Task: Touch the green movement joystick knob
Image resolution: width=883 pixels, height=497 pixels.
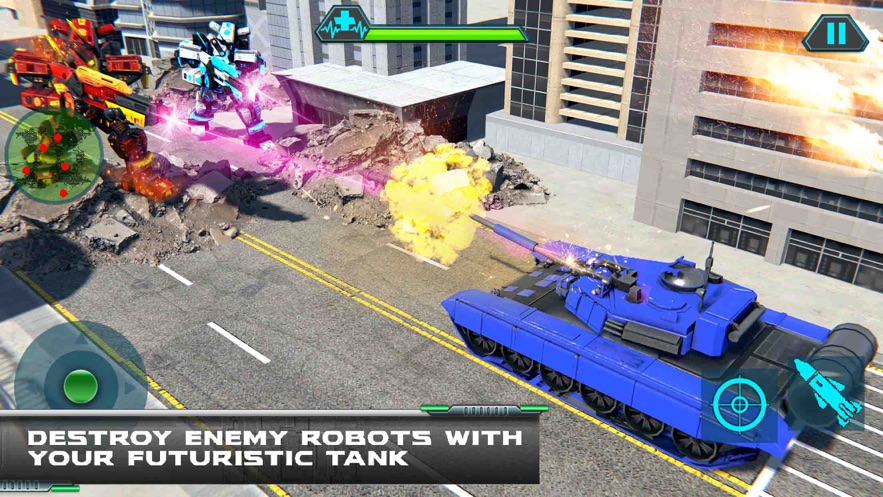Action: click(80, 385)
